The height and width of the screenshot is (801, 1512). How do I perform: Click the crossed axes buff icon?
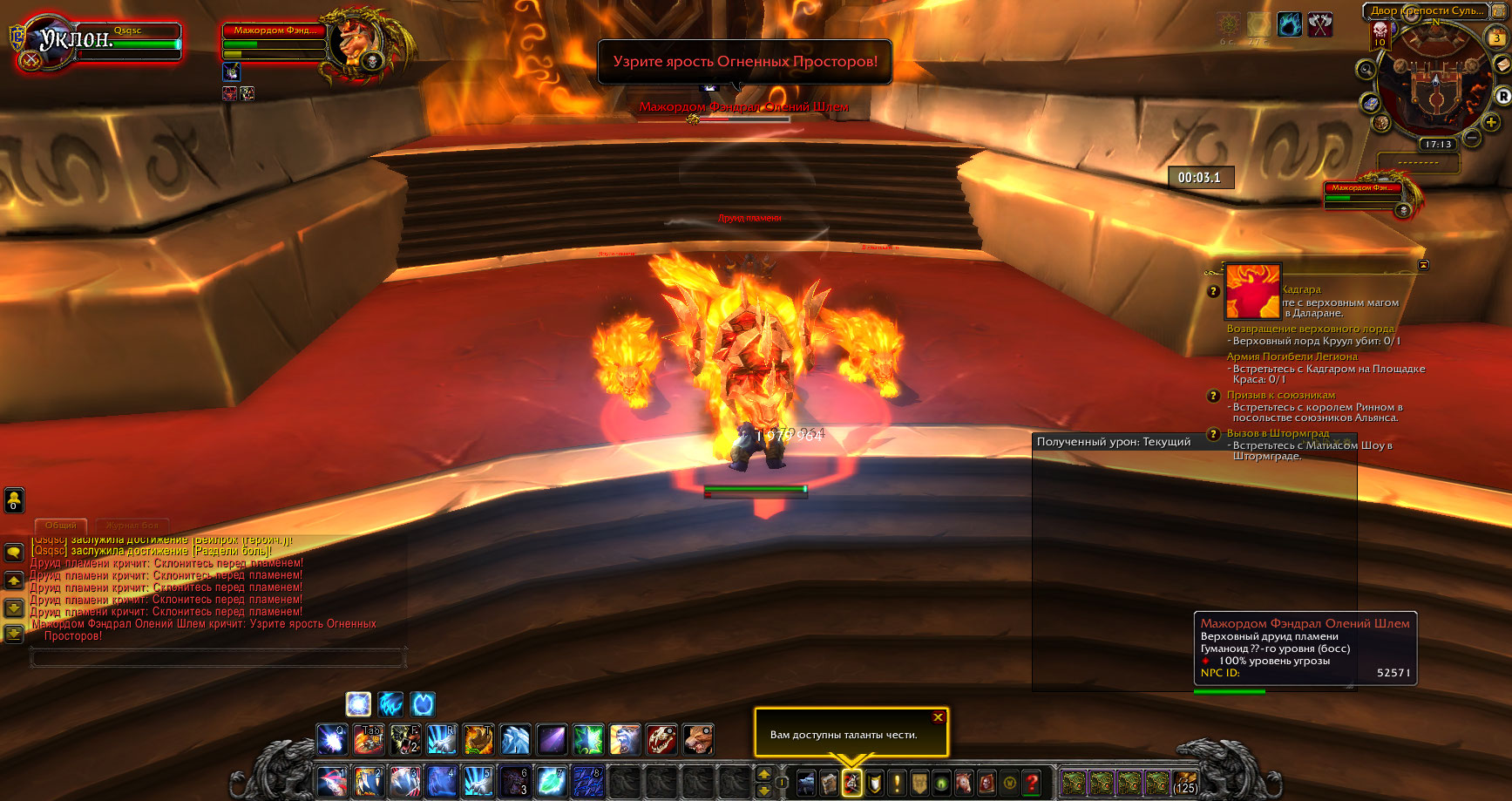1320,24
